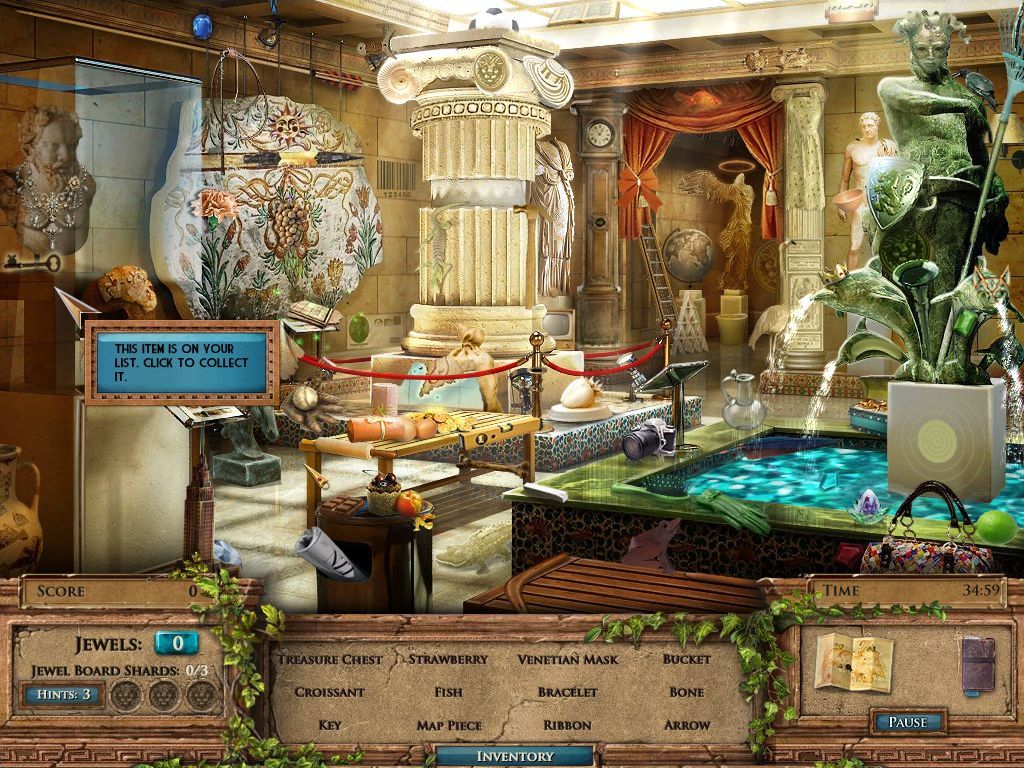Image resolution: width=1024 pixels, height=768 pixels.
Task: Open the treasure map icon
Action: [853, 661]
